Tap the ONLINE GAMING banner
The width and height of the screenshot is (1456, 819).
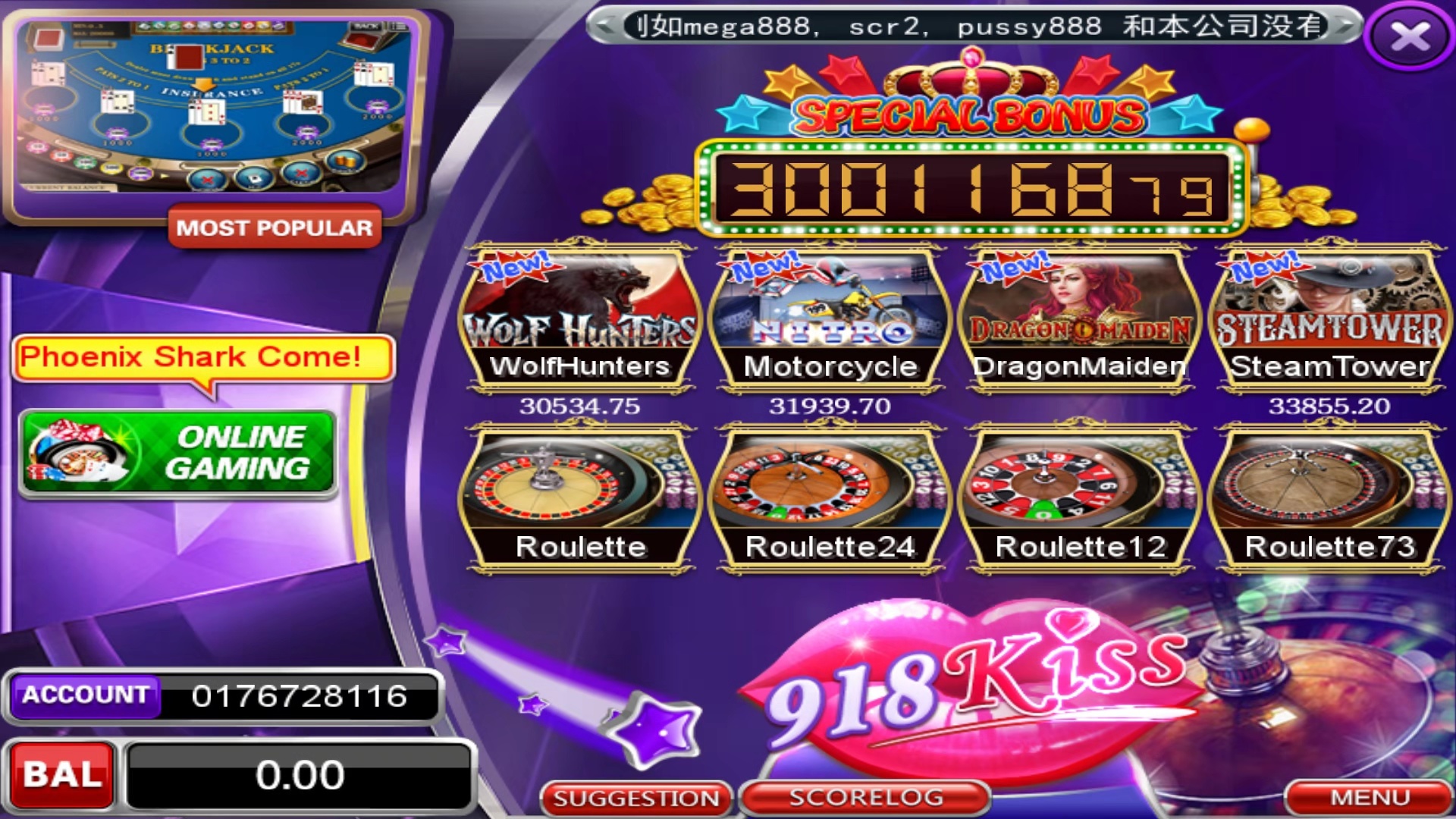click(x=178, y=453)
